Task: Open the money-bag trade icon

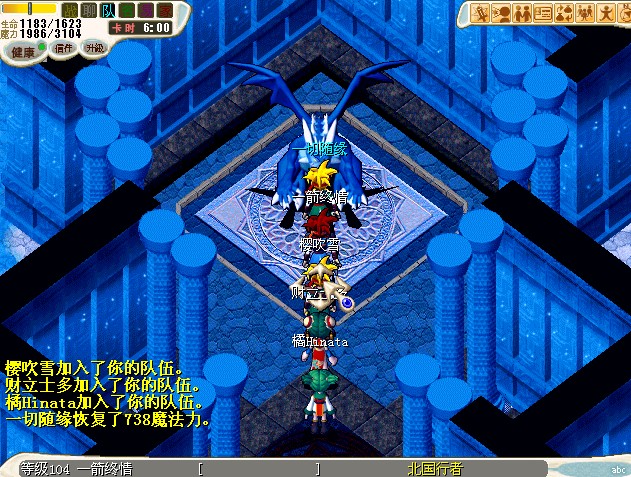Action: click(x=565, y=13)
